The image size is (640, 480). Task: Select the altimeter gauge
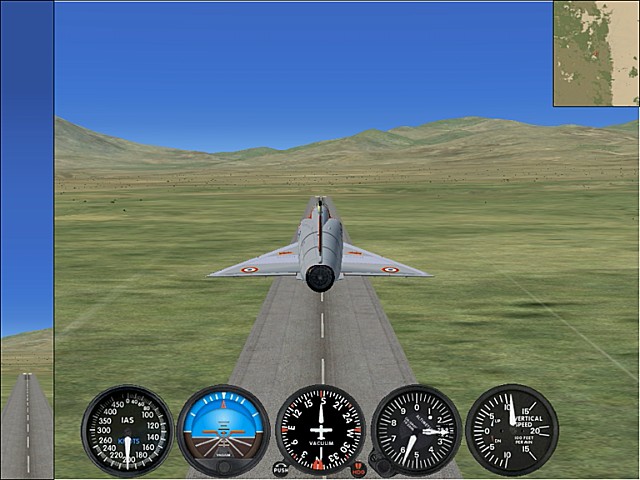(416, 430)
